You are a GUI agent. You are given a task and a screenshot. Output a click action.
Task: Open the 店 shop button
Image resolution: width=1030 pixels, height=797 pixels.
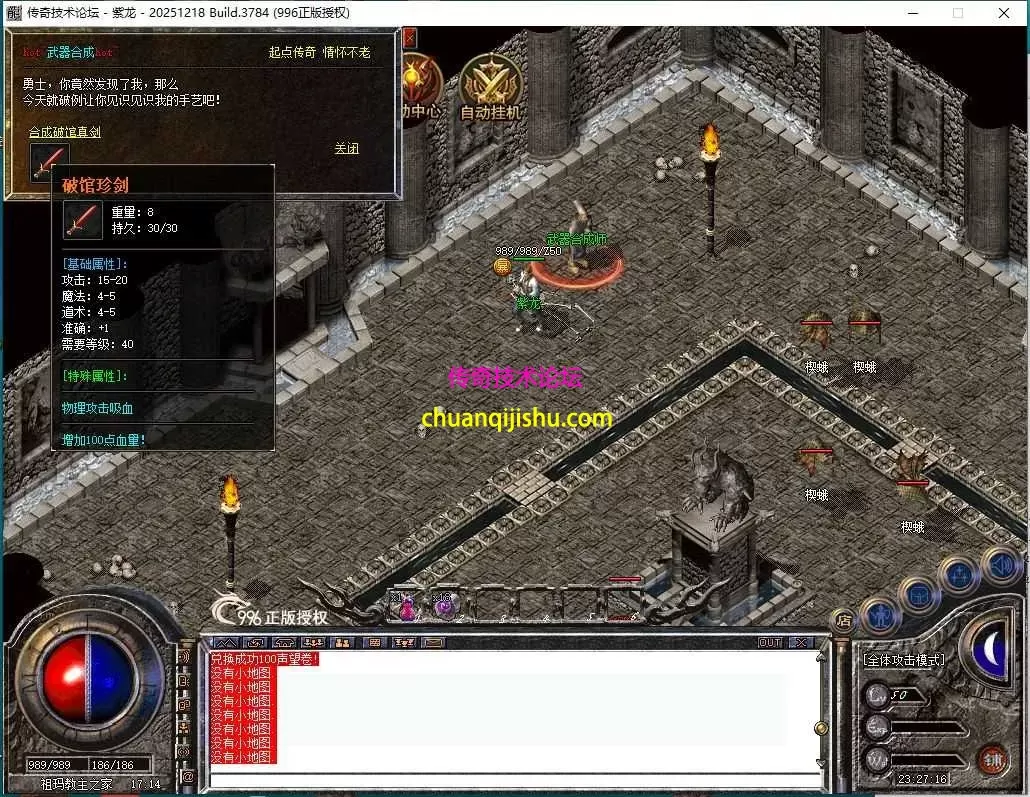click(843, 619)
